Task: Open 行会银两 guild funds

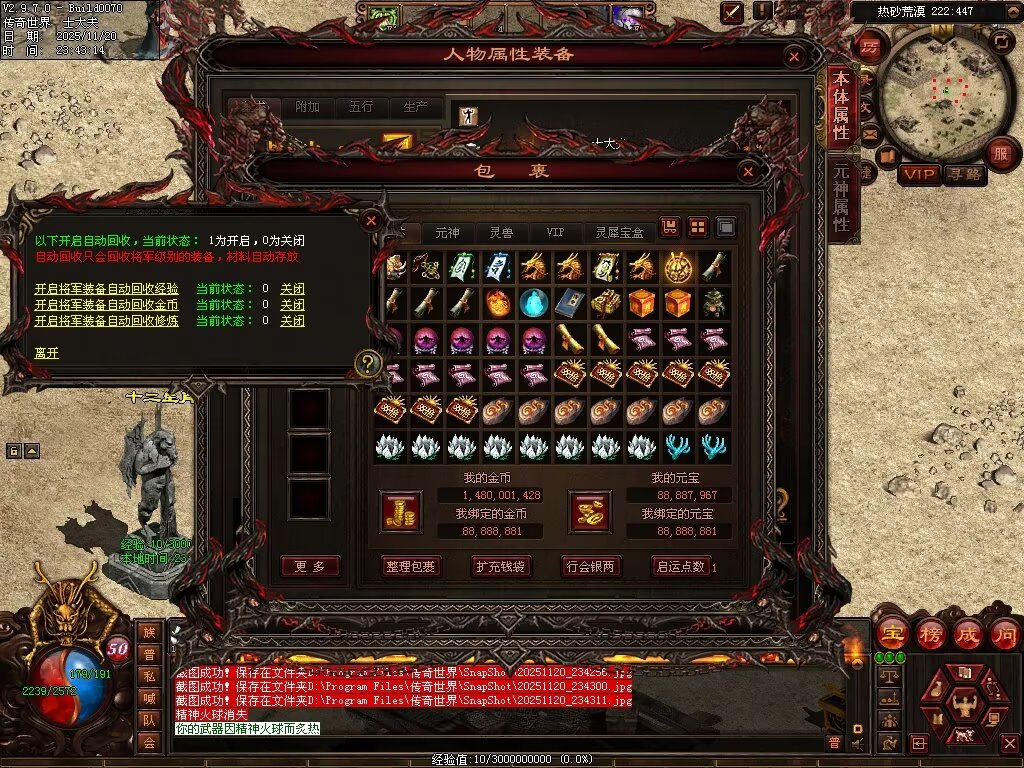Action: tap(590, 566)
